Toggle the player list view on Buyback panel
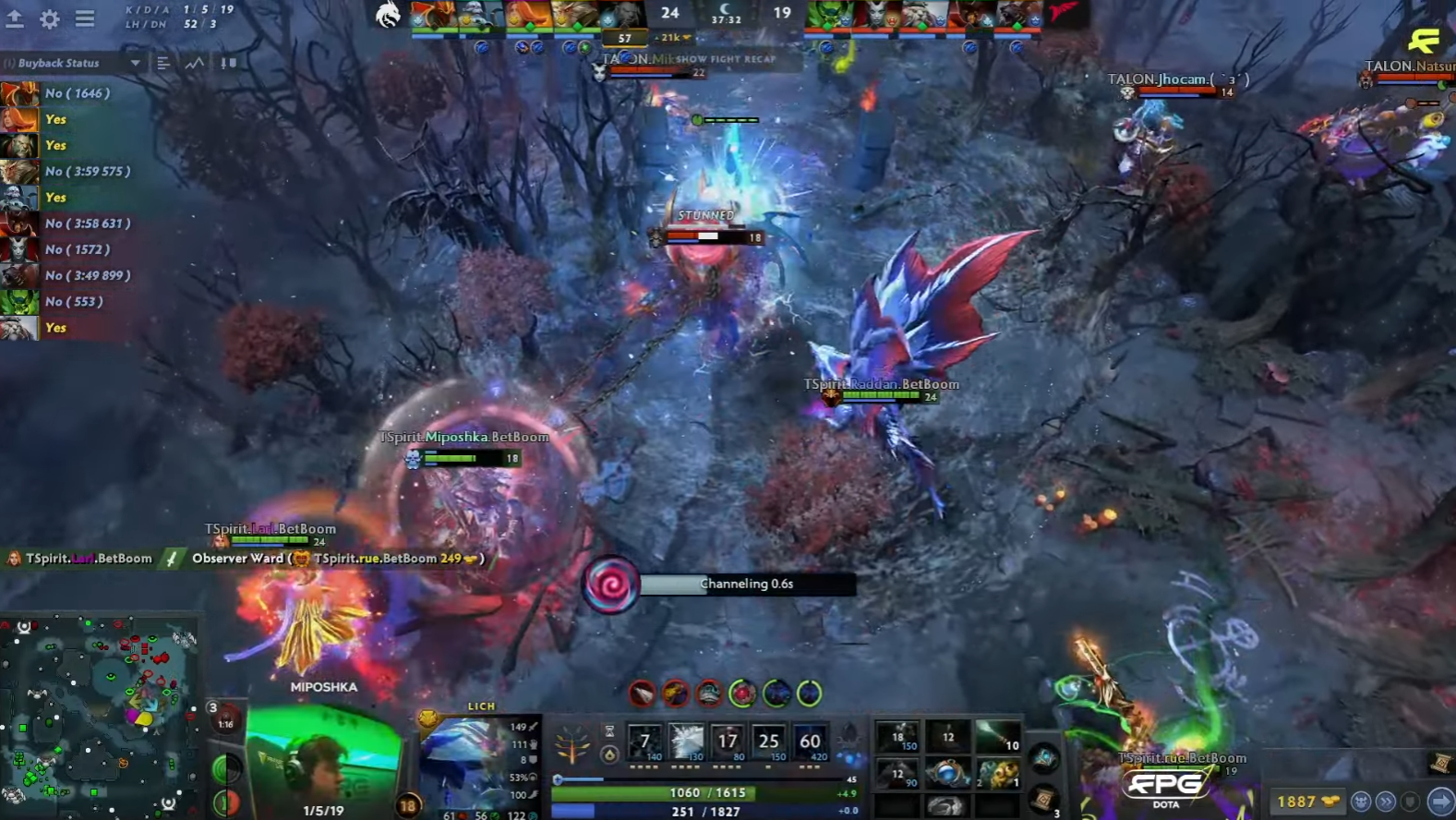 pyautogui.click(x=163, y=64)
